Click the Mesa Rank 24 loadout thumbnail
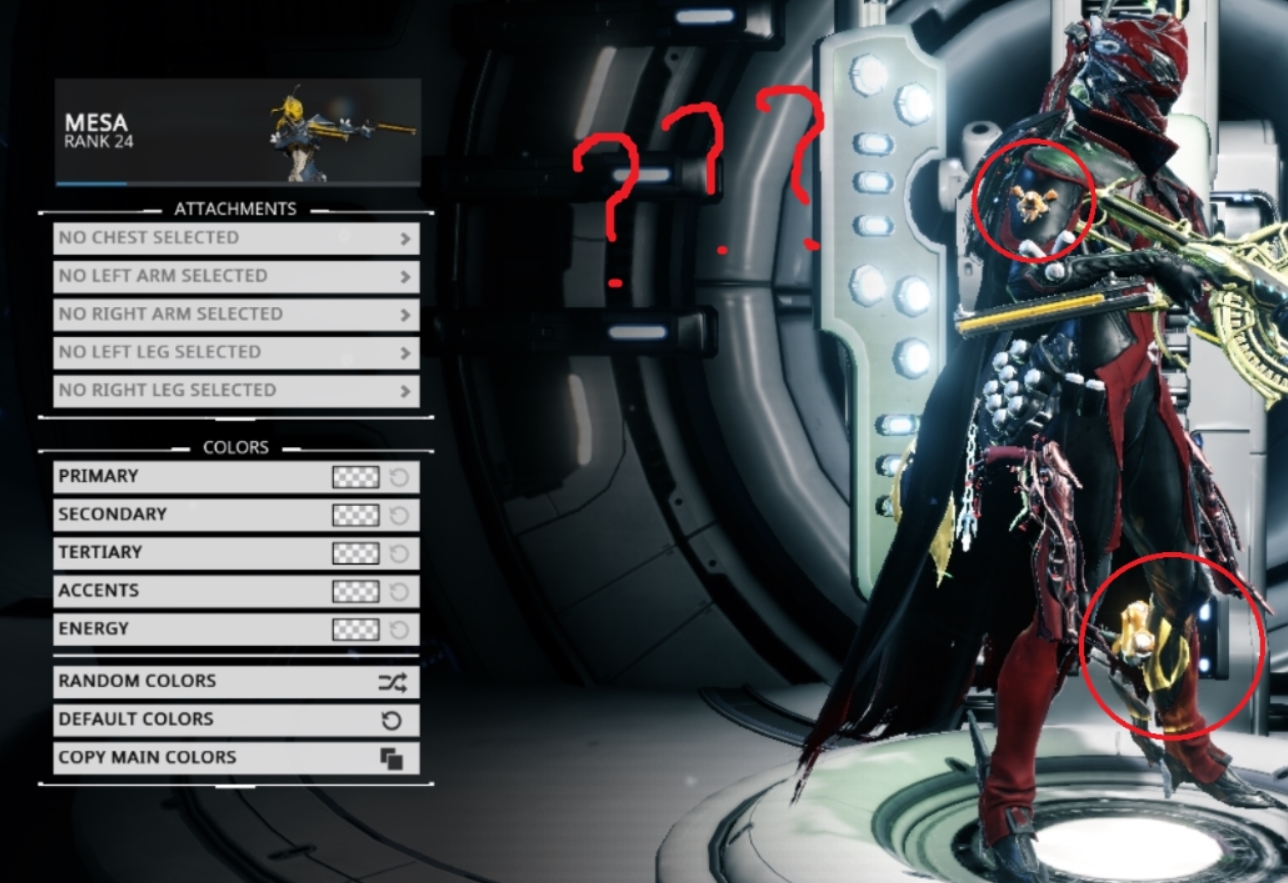The width and height of the screenshot is (1288, 883). (235, 128)
